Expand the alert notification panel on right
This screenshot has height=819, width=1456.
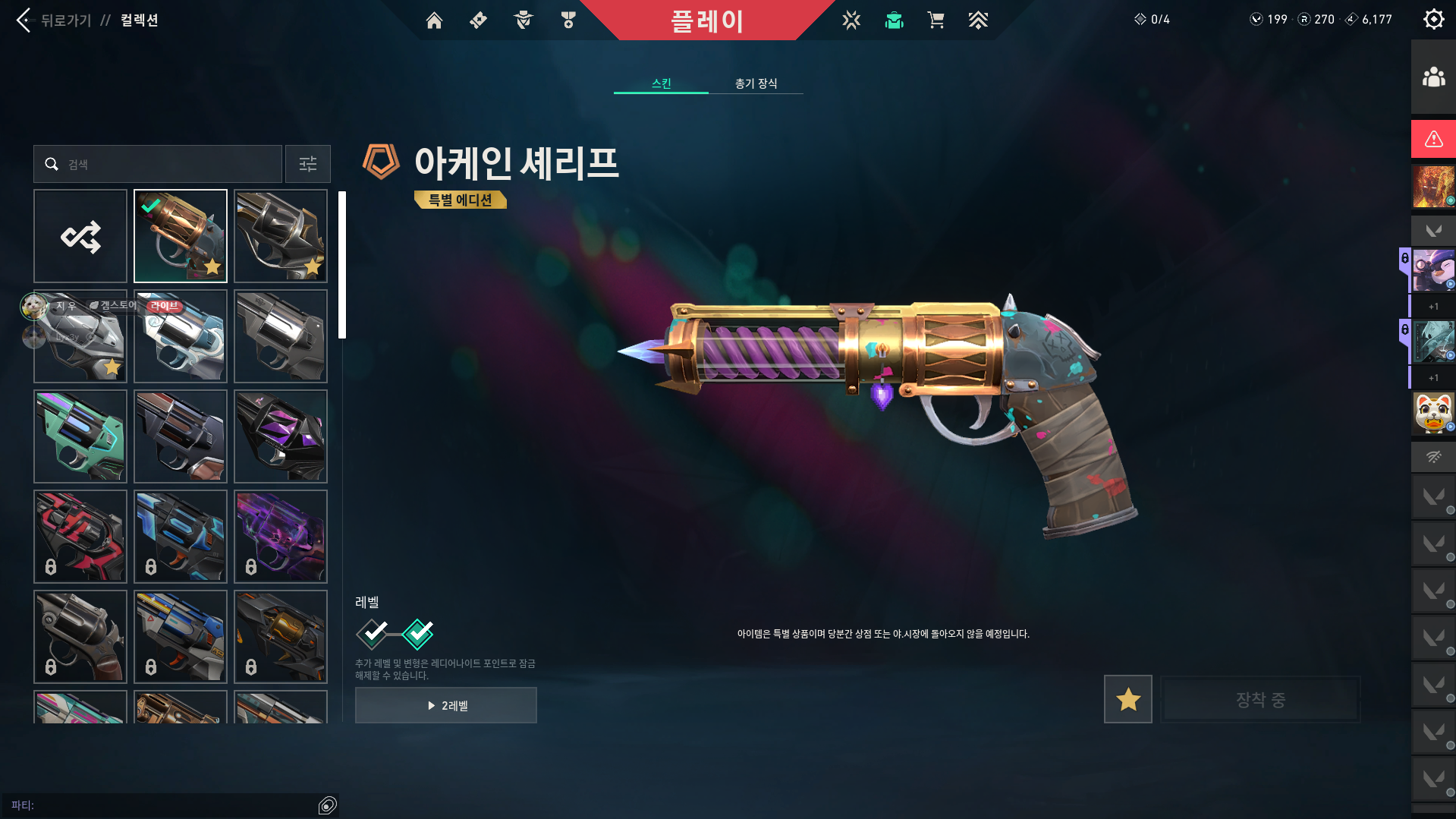(x=1432, y=139)
